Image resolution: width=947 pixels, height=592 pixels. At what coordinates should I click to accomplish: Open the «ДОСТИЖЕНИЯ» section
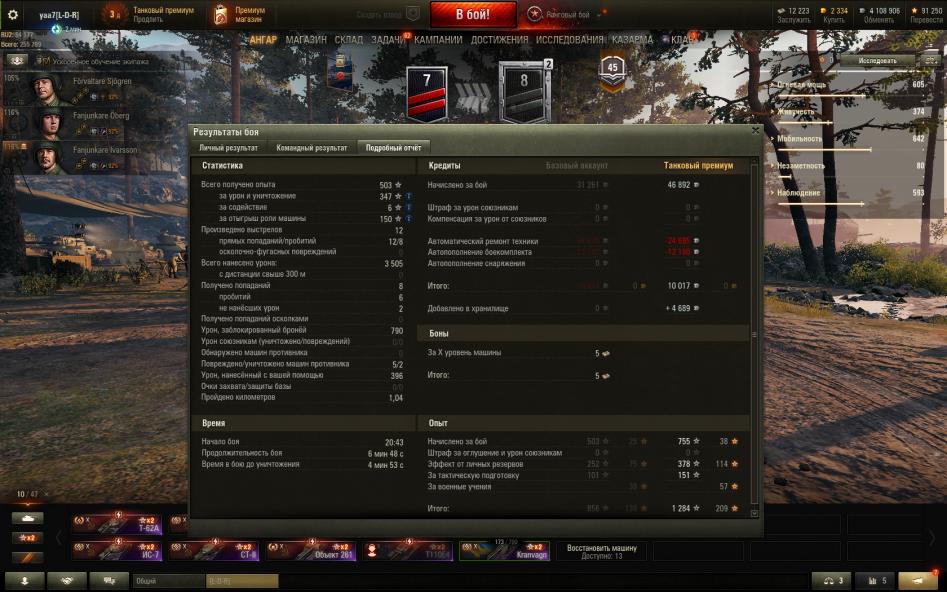coord(499,40)
